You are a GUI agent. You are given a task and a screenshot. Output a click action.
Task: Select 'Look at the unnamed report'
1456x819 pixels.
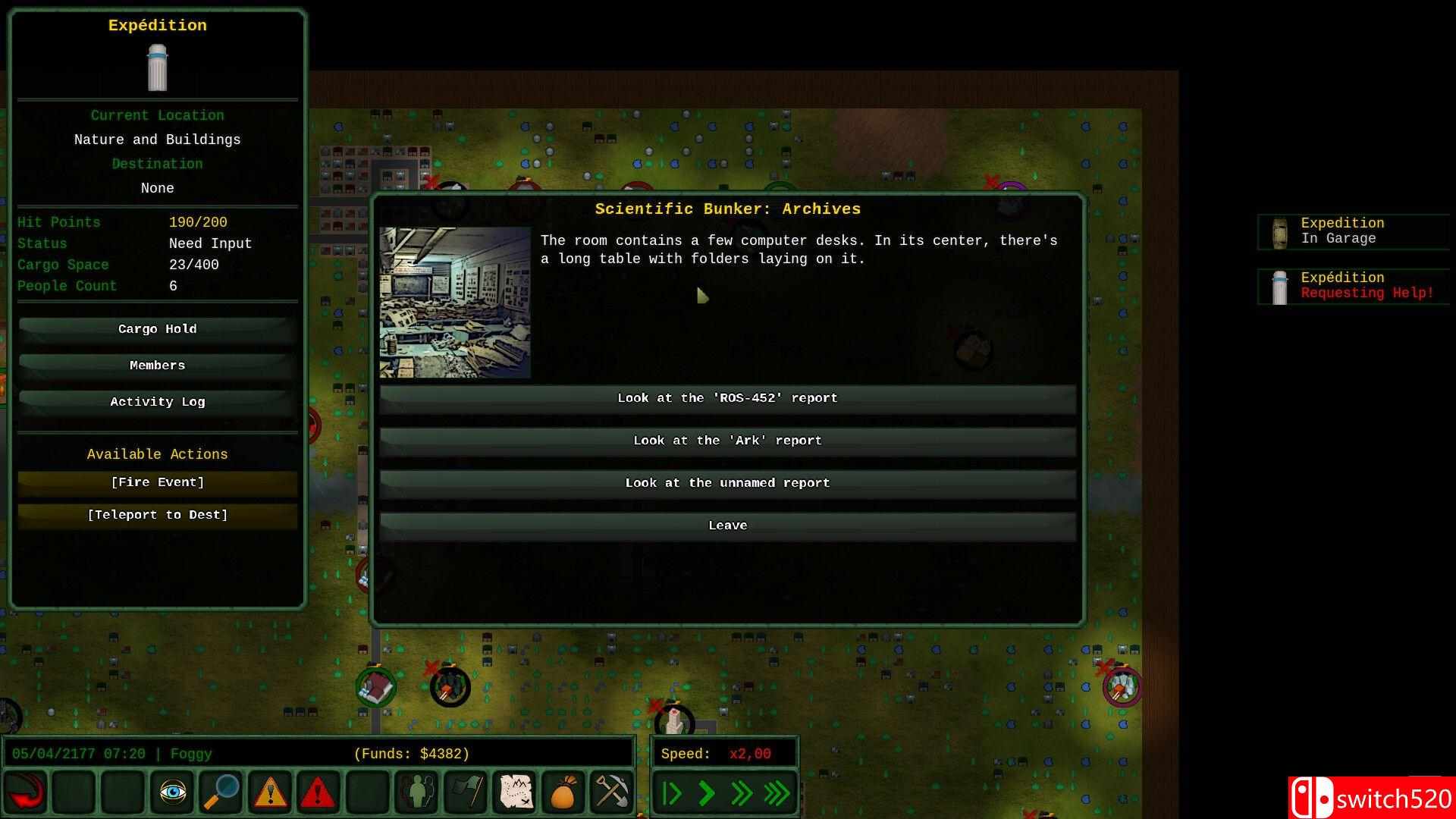[x=727, y=483]
